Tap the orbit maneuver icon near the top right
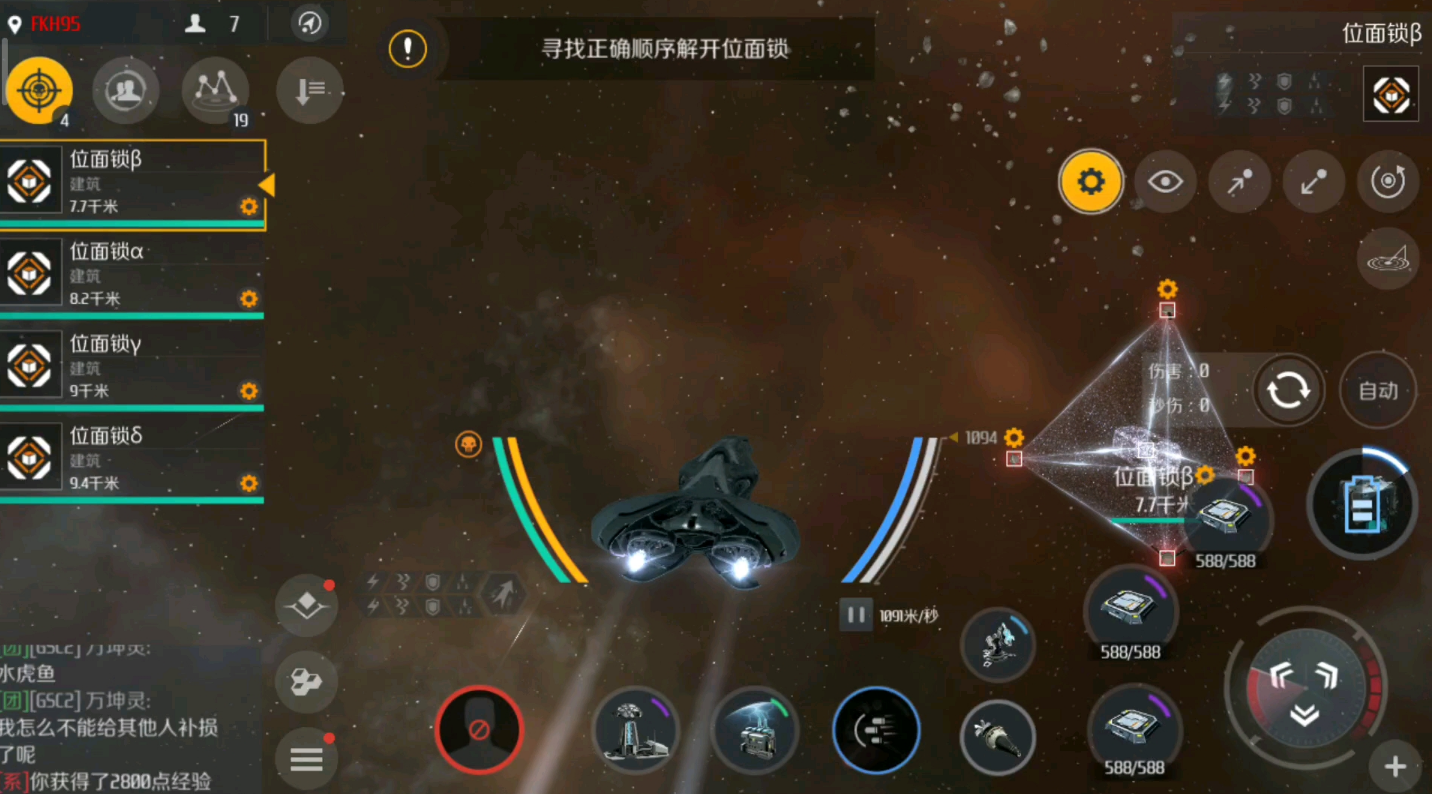Viewport: 1432px width, 794px height. [x=1388, y=182]
